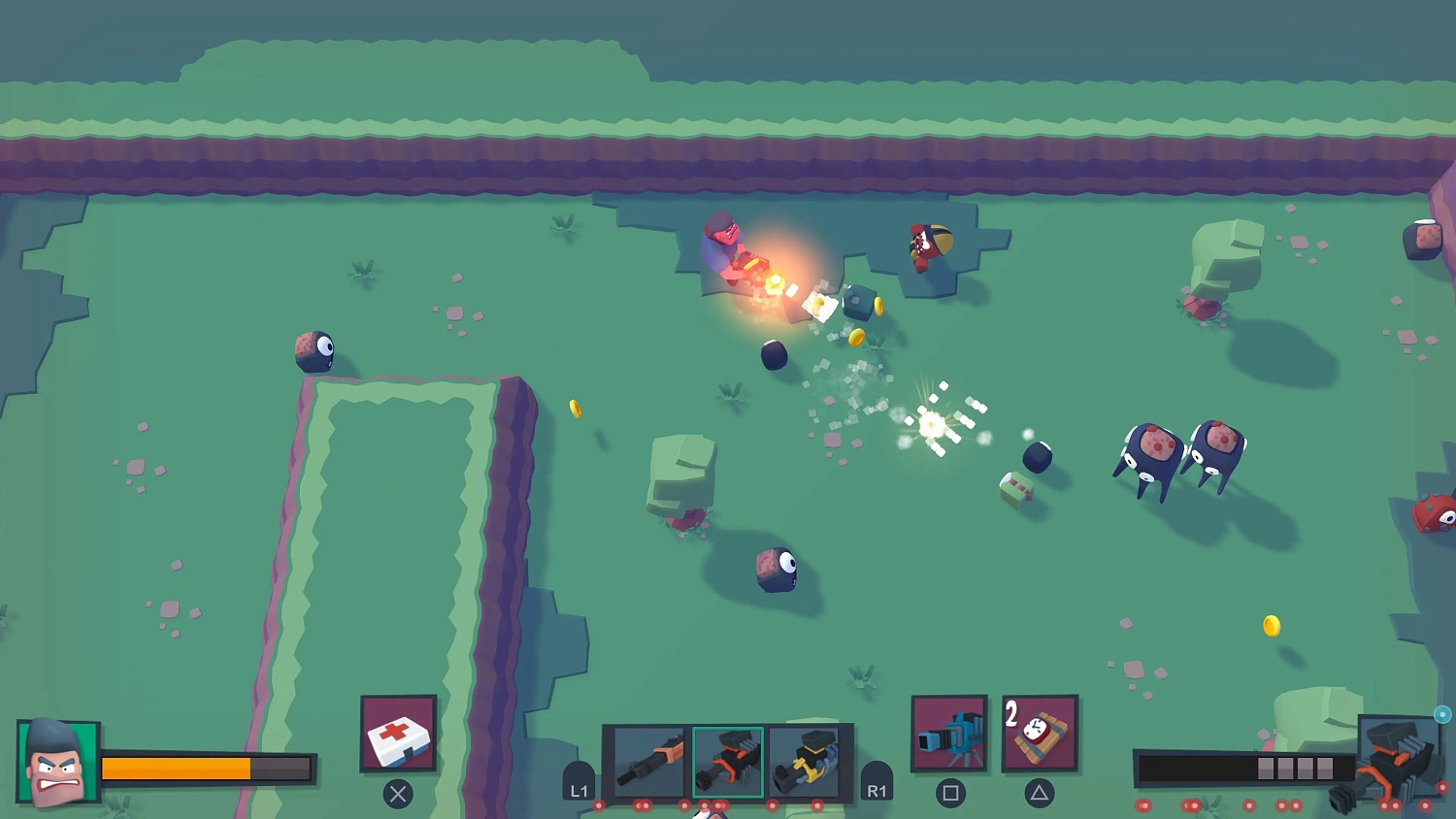Viewport: 1456px width, 819px height.
Task: Click the R1 shoulder button label
Action: pos(878,789)
